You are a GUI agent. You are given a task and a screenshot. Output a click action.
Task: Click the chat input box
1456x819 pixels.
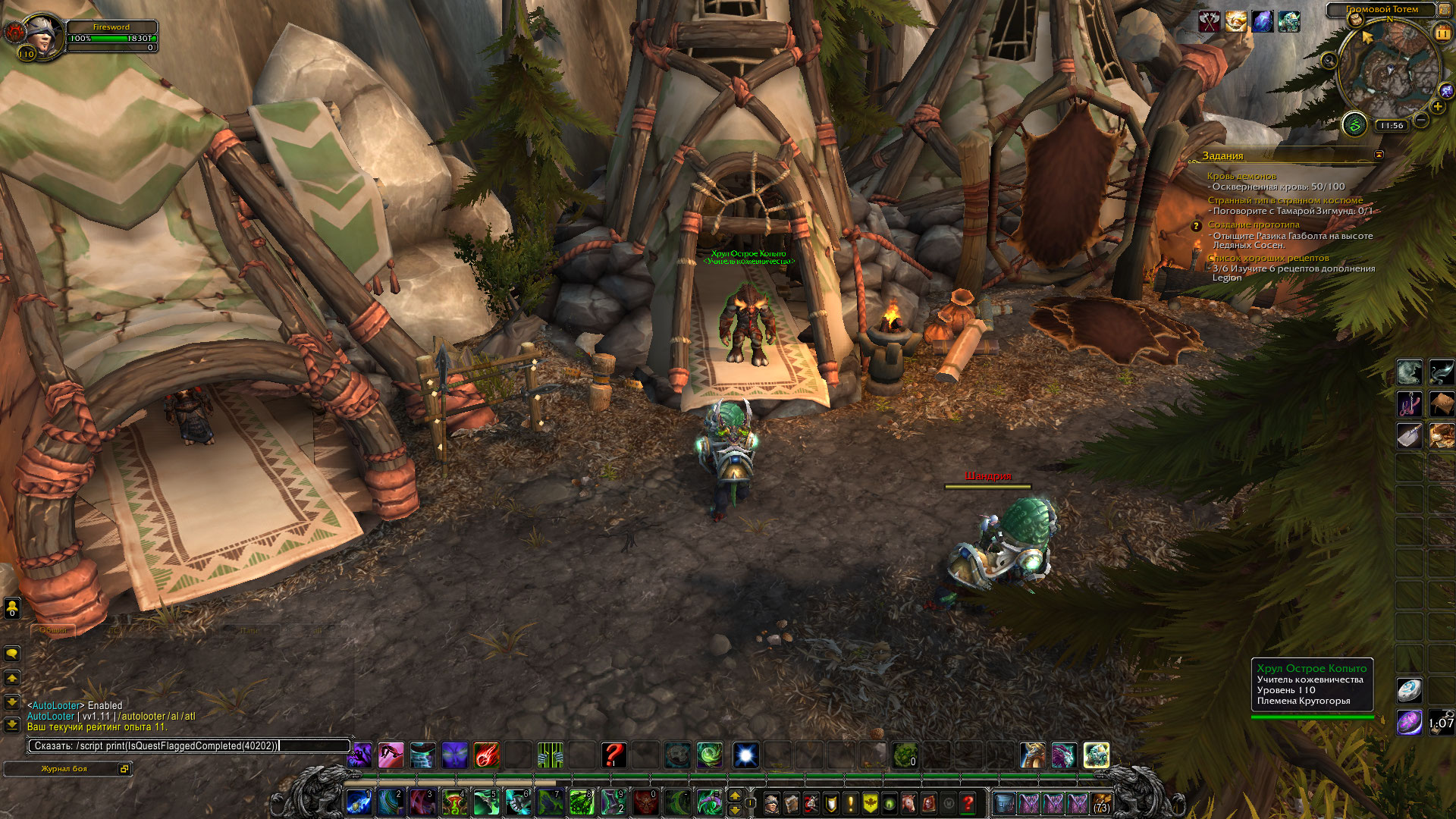(x=190, y=746)
